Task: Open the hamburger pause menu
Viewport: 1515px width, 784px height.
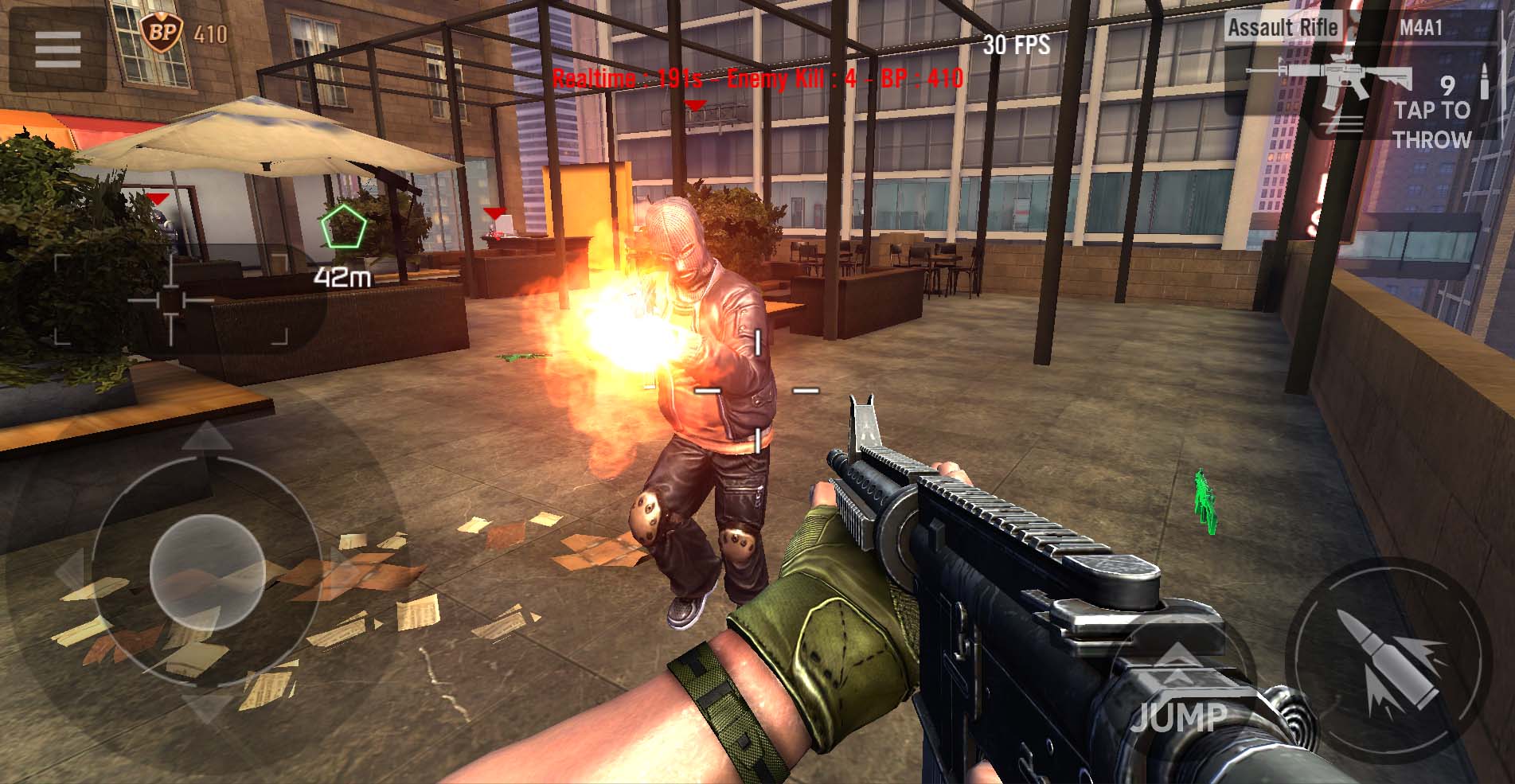Action: 57,49
